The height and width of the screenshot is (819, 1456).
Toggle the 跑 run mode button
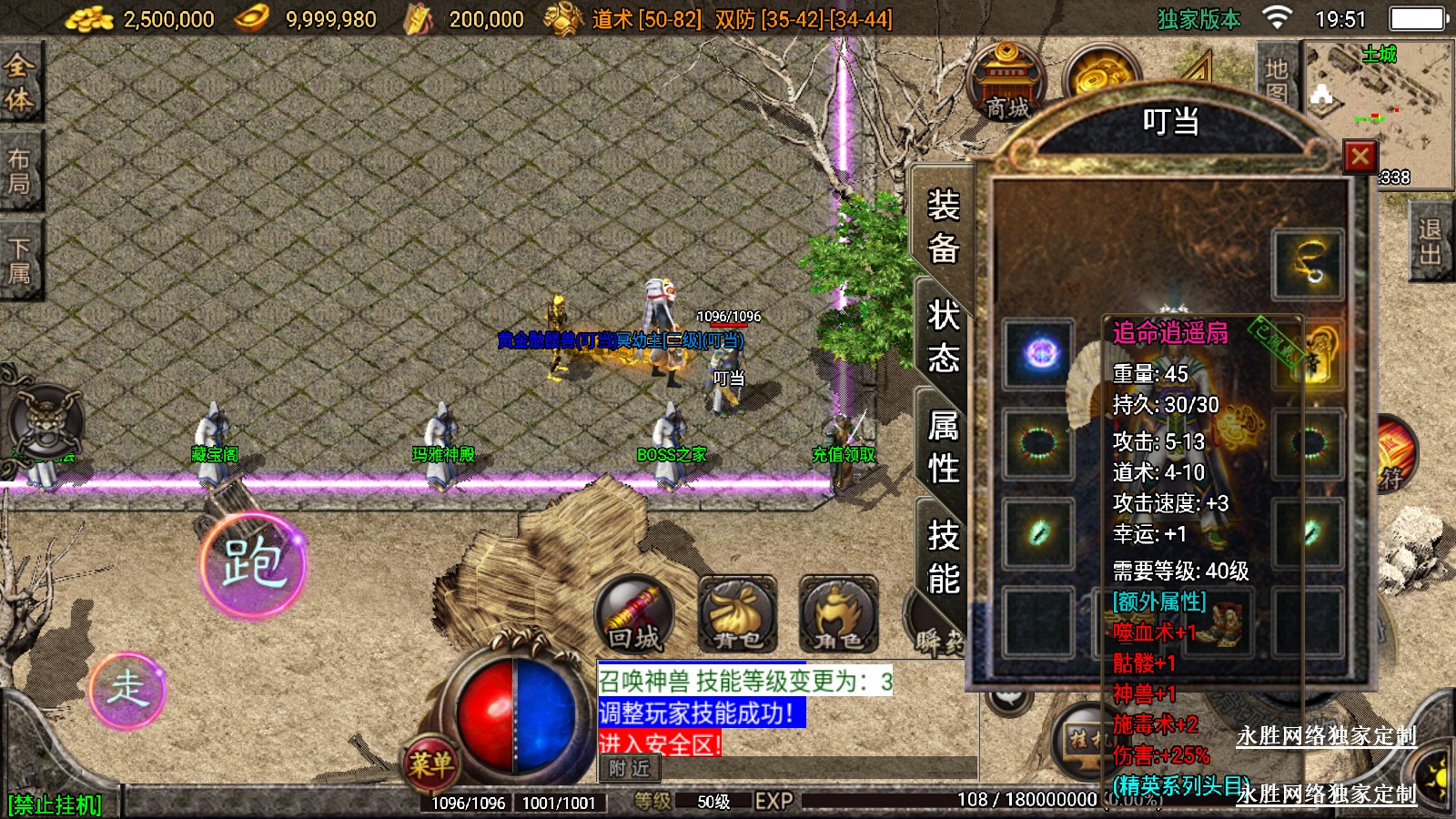253,564
